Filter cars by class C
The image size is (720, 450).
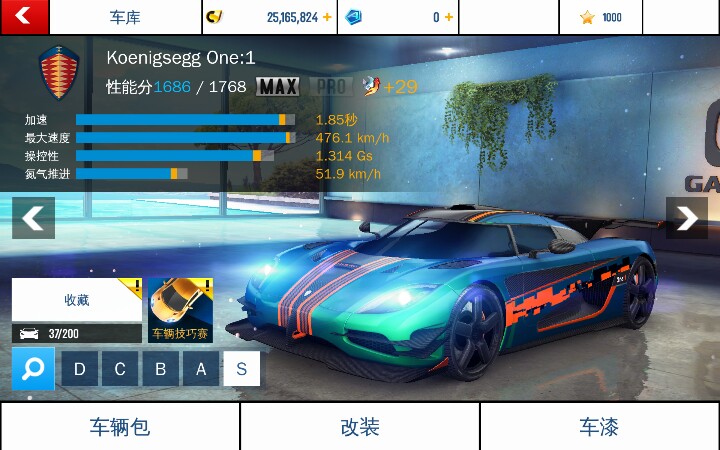[120, 369]
